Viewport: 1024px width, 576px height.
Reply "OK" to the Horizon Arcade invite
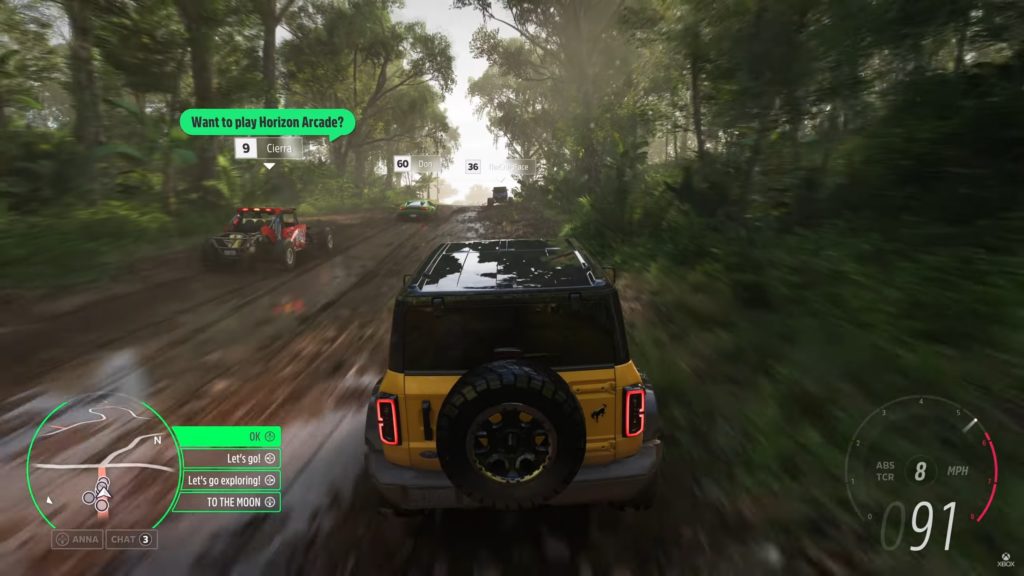coord(227,437)
